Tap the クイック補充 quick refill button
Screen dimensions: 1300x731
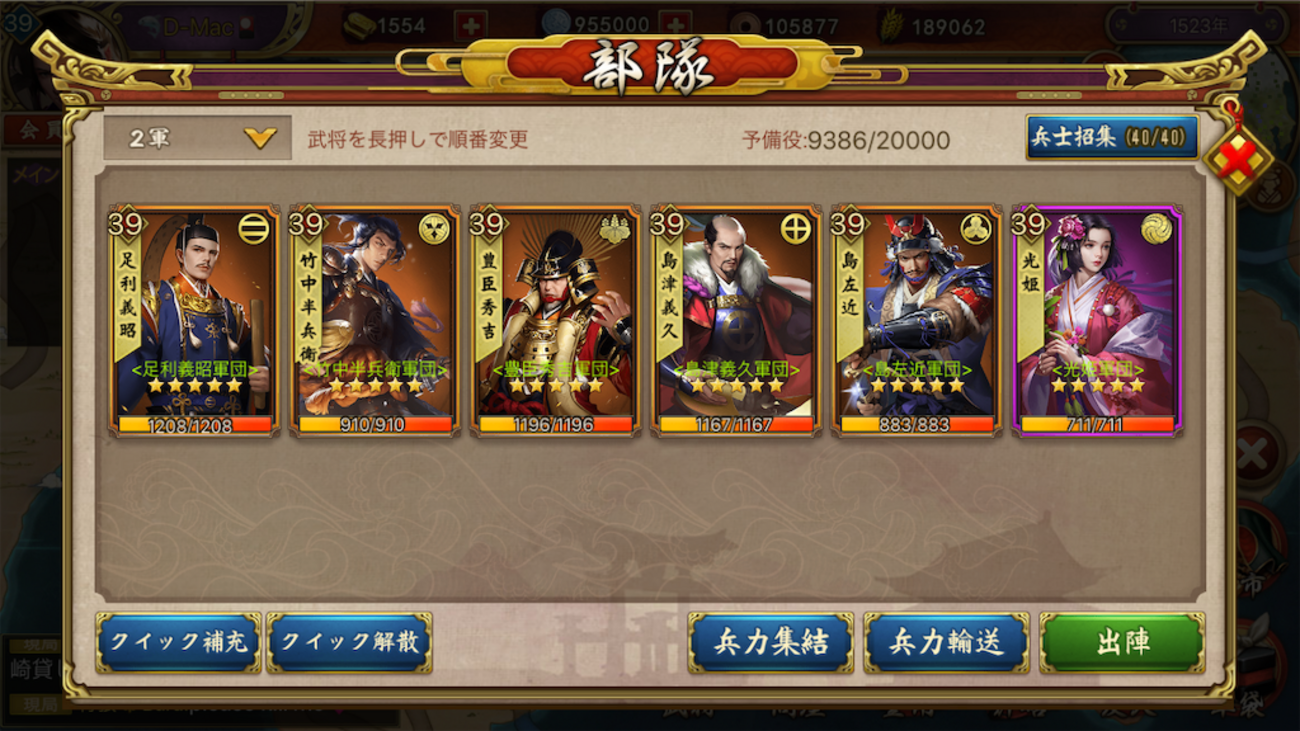179,642
